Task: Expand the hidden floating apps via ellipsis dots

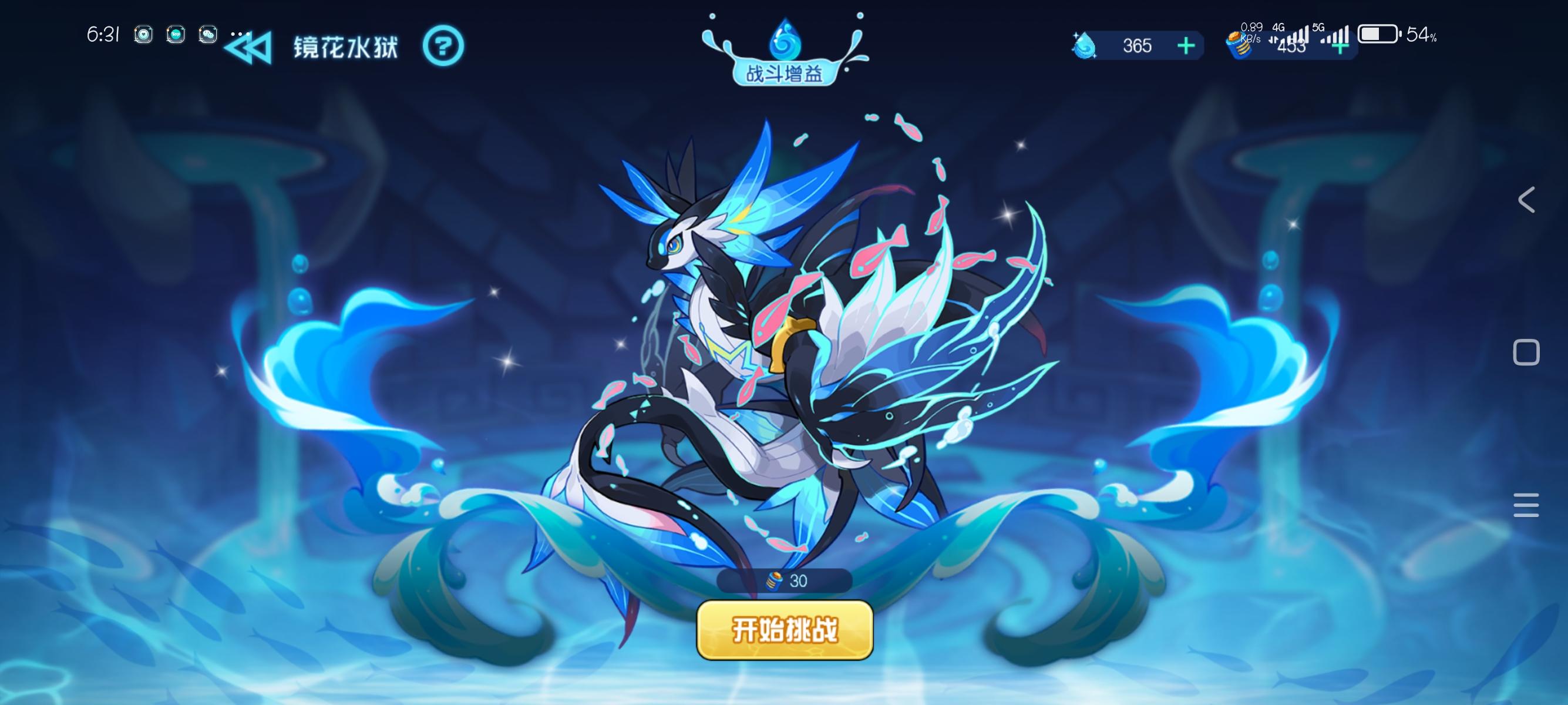Action: click(240, 33)
